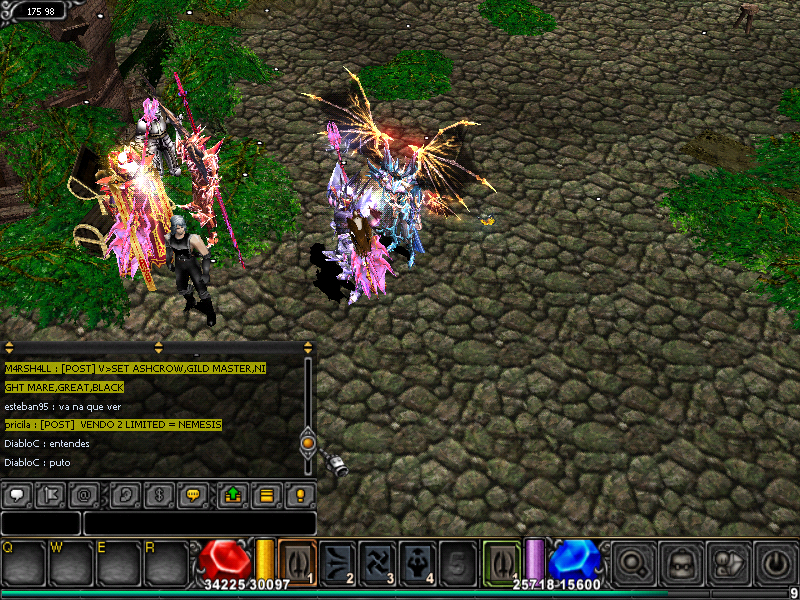Viewport: 800px width, 600px height.
Task: Click the green up-arrow chat button
Action: (231, 494)
